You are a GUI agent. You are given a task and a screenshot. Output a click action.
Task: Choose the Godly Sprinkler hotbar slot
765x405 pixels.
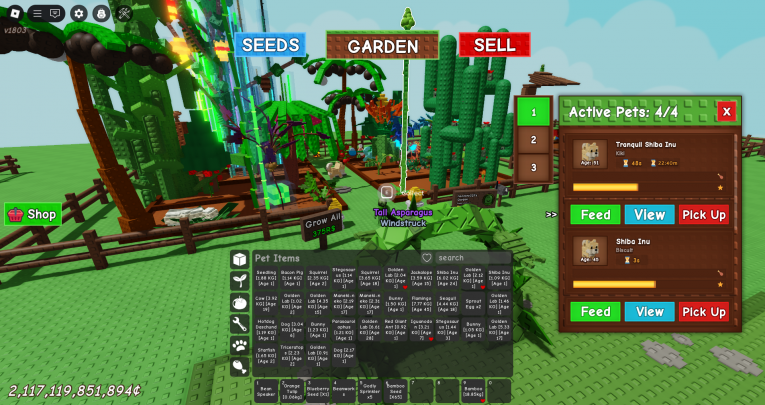[369, 391]
